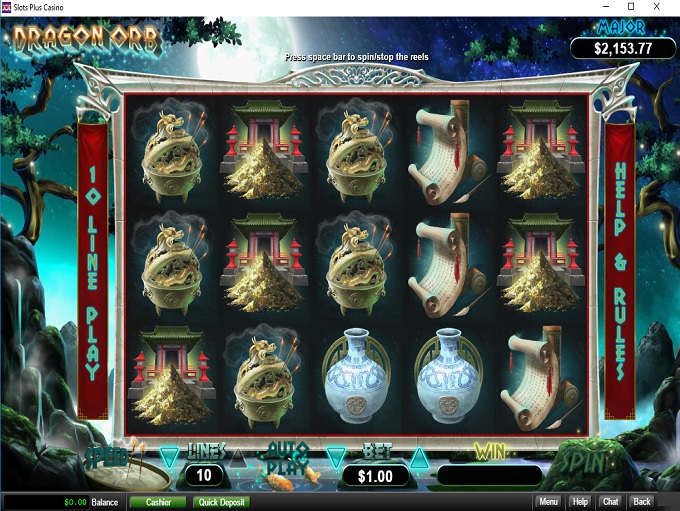
Task: Increase the number of lines
Action: coord(238,458)
